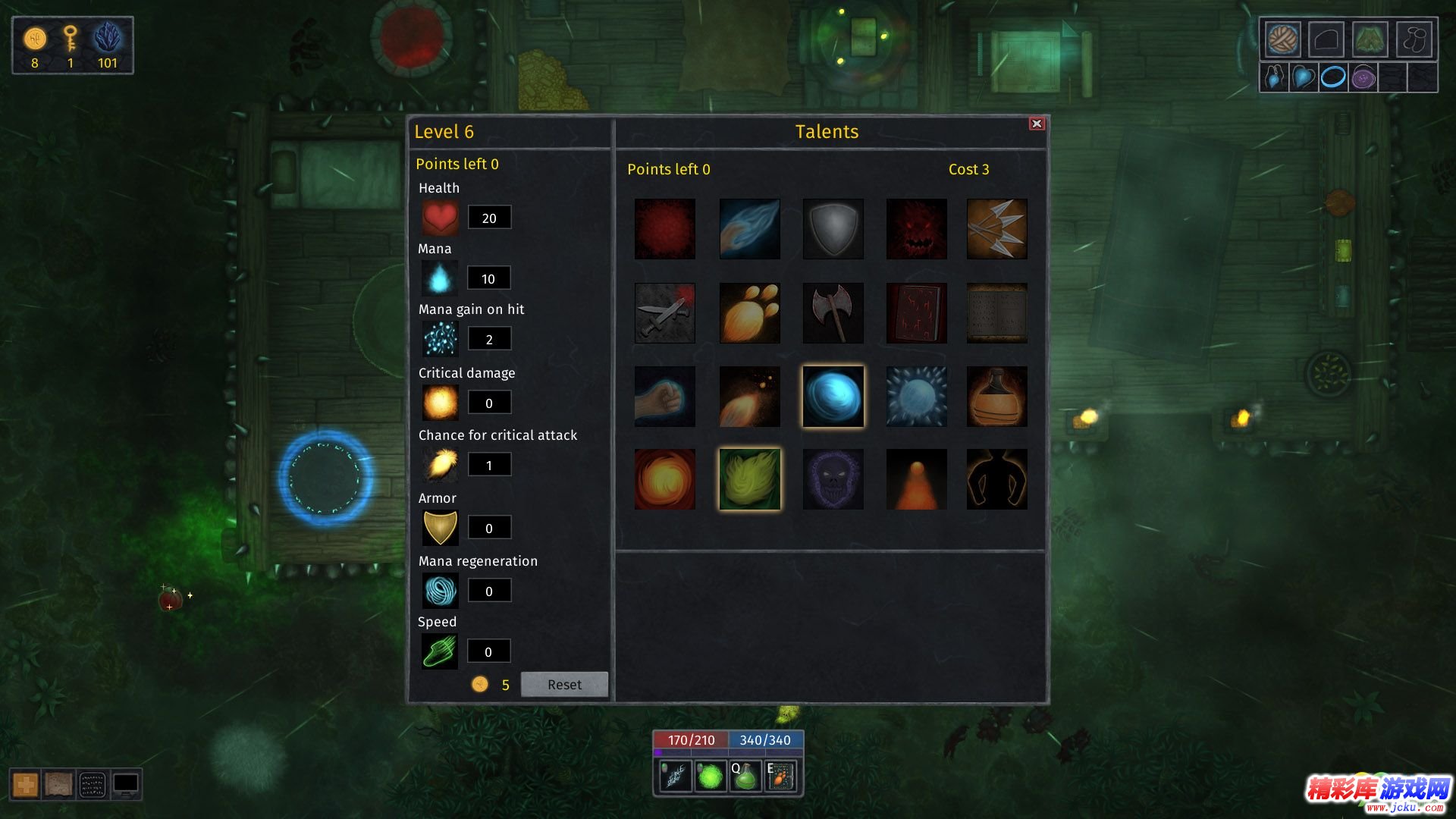
Task: Reset the attribute points
Action: coord(564,684)
